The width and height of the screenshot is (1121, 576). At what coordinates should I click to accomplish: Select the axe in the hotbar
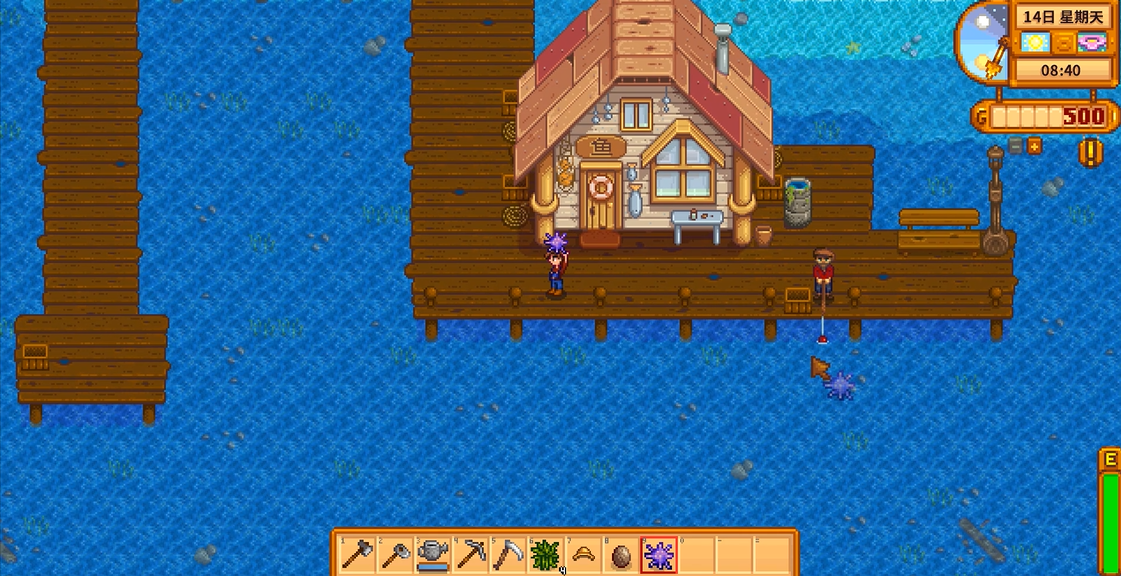coord(356,554)
